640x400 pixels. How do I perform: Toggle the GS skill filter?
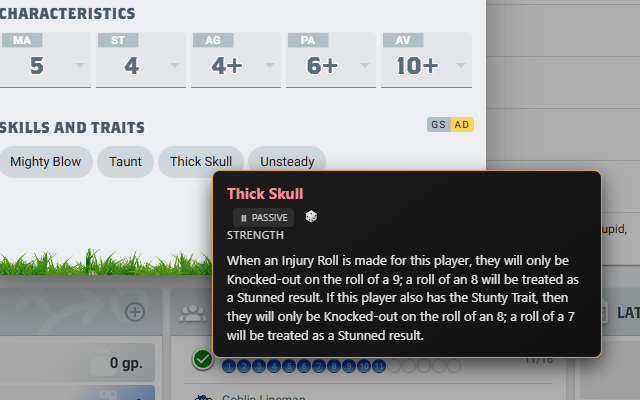coord(438,124)
